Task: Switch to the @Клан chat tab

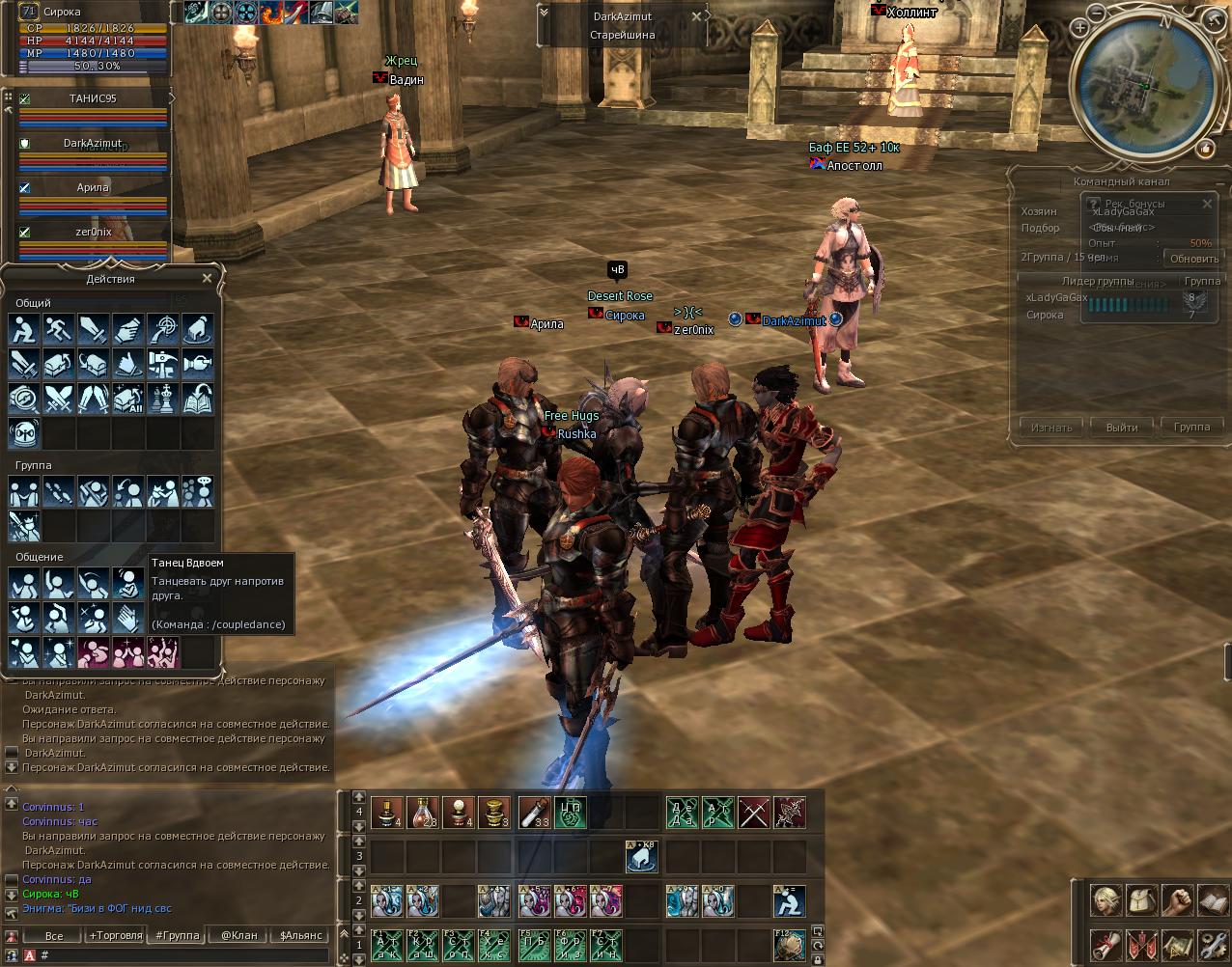Action: pos(239,935)
